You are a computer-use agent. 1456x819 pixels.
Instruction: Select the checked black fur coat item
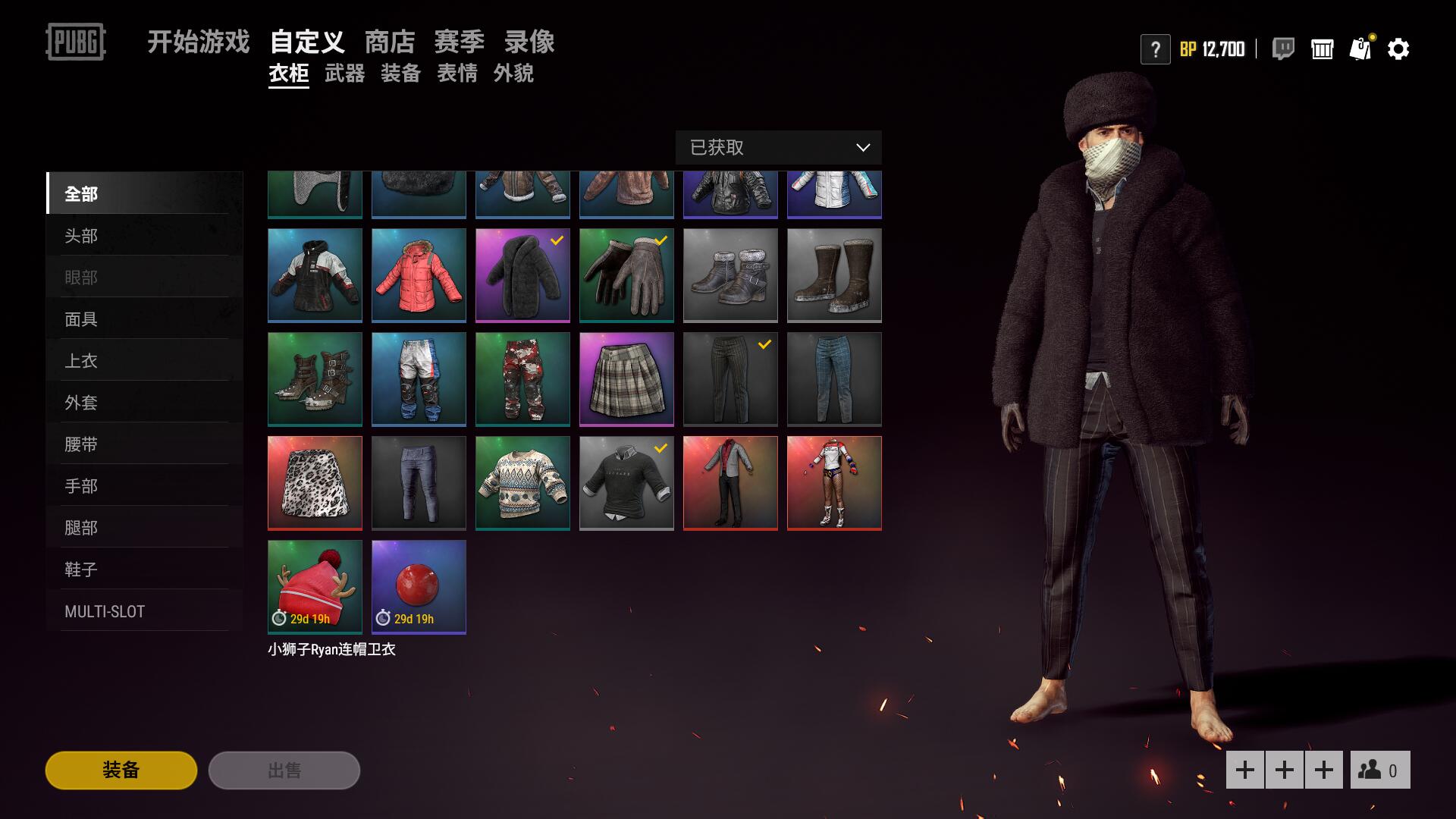(522, 275)
